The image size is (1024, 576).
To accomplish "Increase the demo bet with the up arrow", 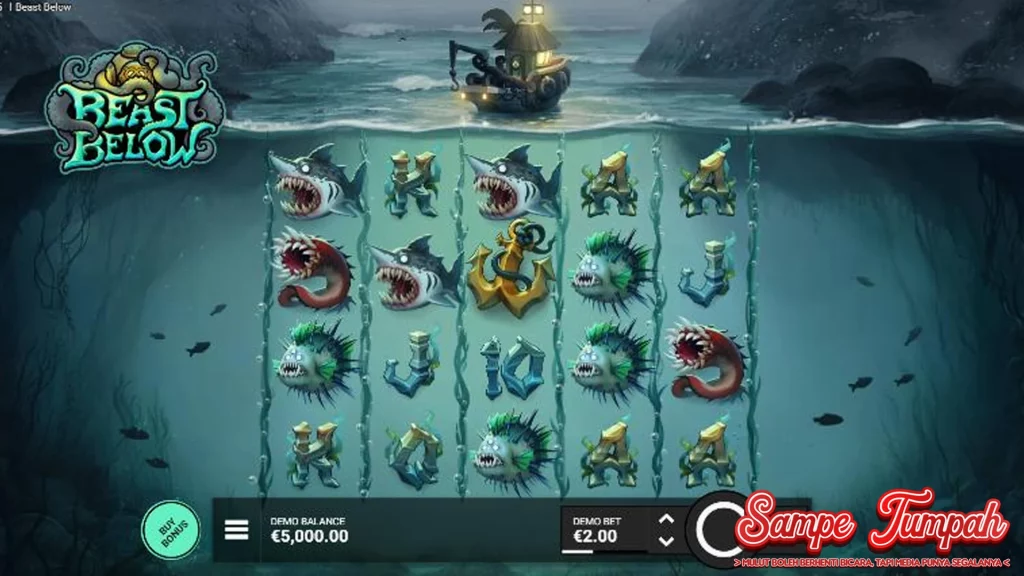I will [666, 518].
